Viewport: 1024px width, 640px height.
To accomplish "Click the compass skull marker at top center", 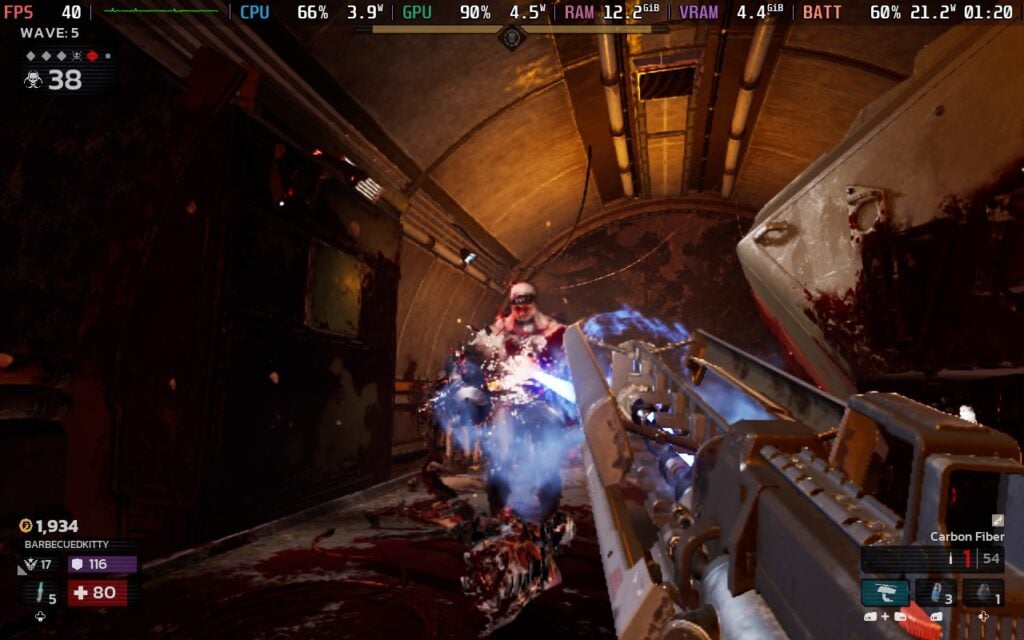I will 512,37.
